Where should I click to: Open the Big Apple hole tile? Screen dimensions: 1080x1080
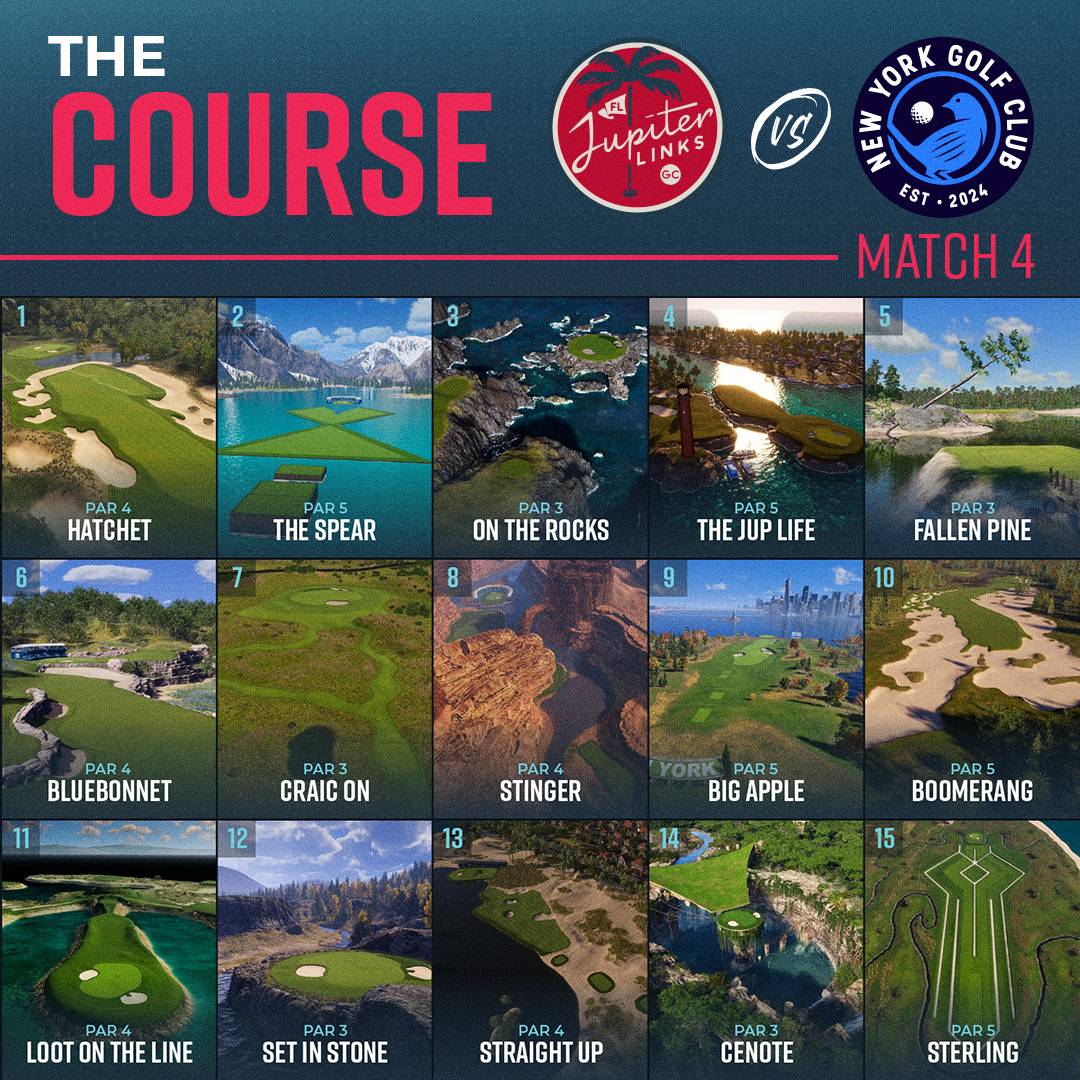tap(756, 688)
